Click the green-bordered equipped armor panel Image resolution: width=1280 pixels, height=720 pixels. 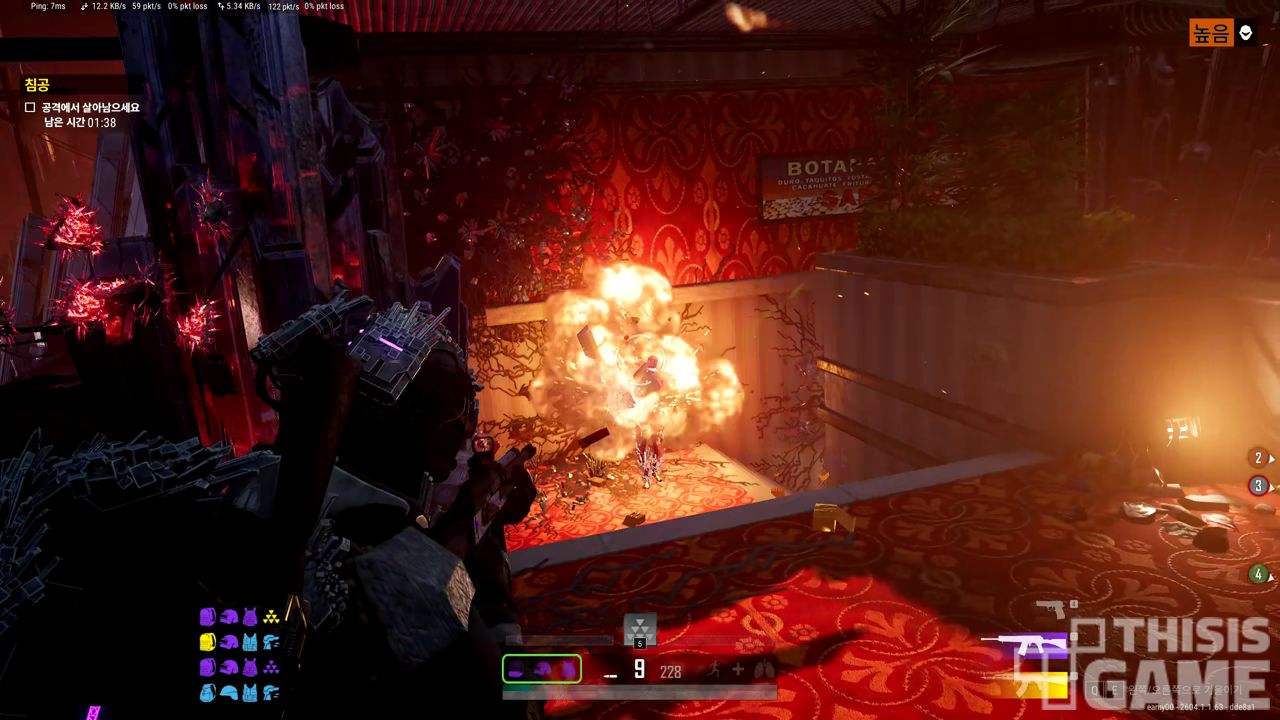coord(541,669)
